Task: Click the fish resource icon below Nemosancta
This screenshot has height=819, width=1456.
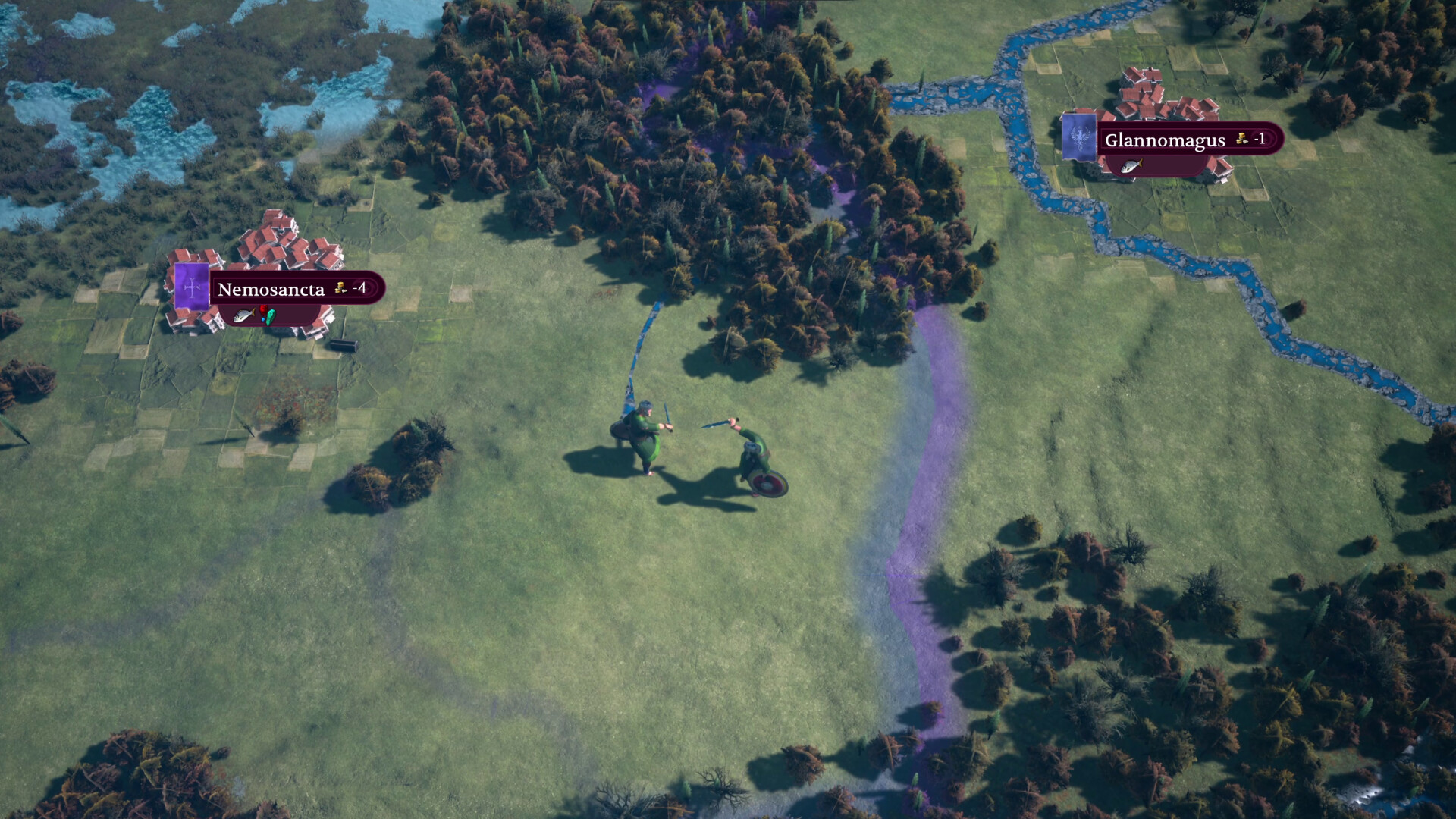Action: point(243,316)
